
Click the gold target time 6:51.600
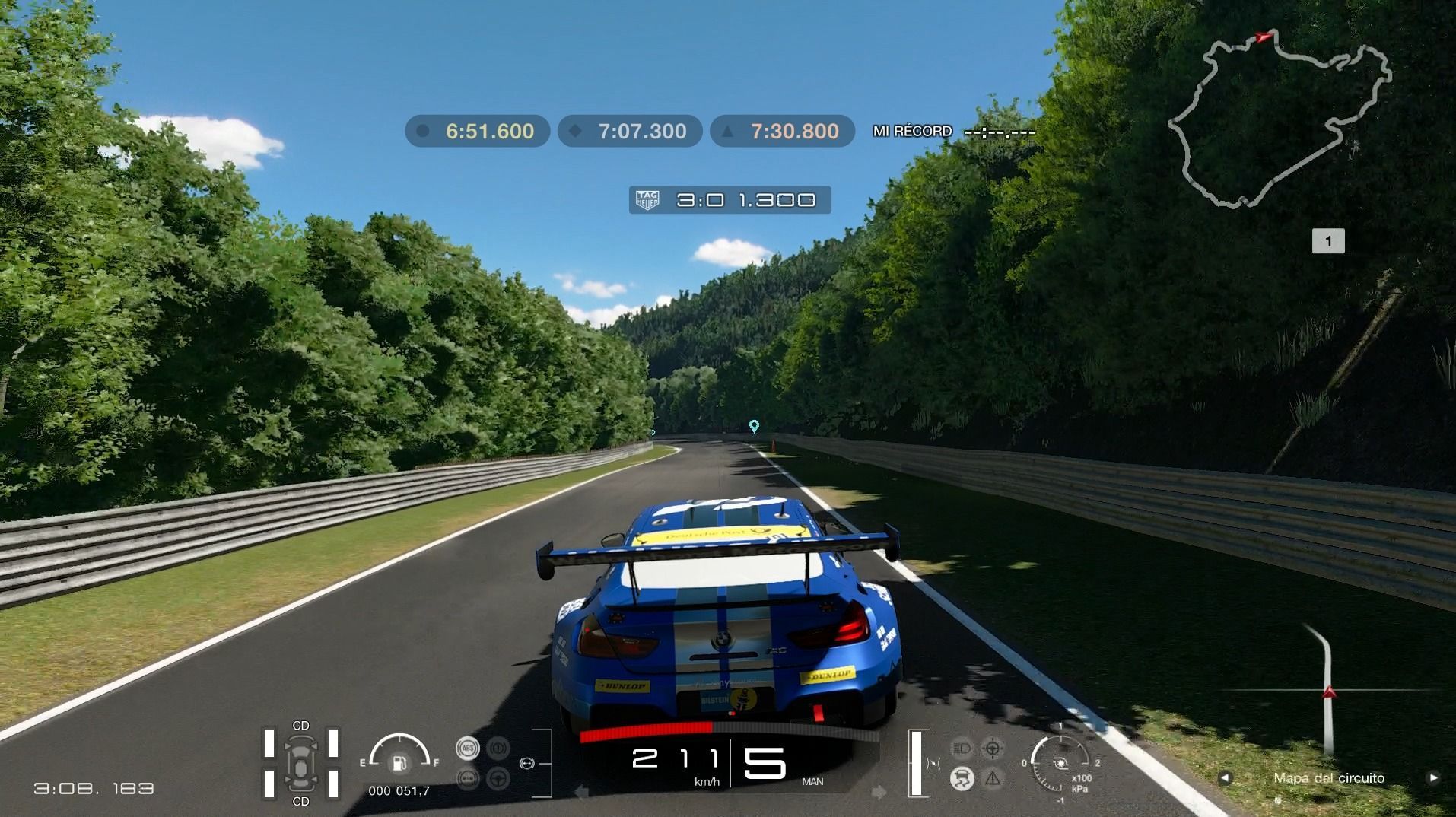(x=478, y=131)
